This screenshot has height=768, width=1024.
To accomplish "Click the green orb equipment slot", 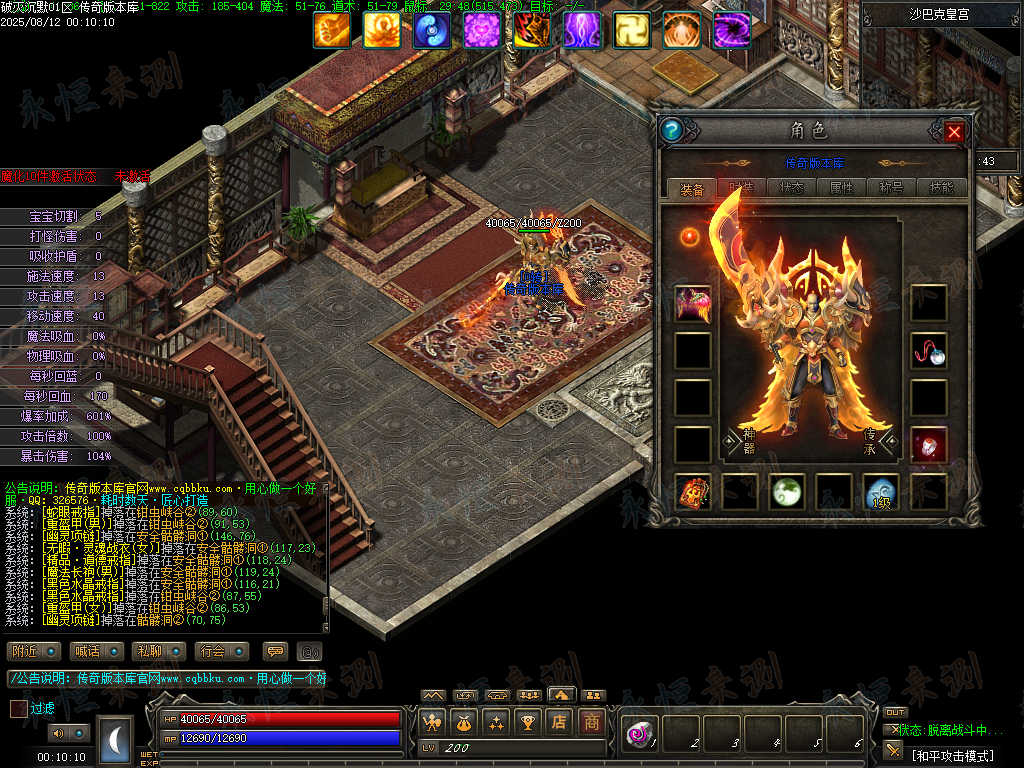I will point(787,492).
